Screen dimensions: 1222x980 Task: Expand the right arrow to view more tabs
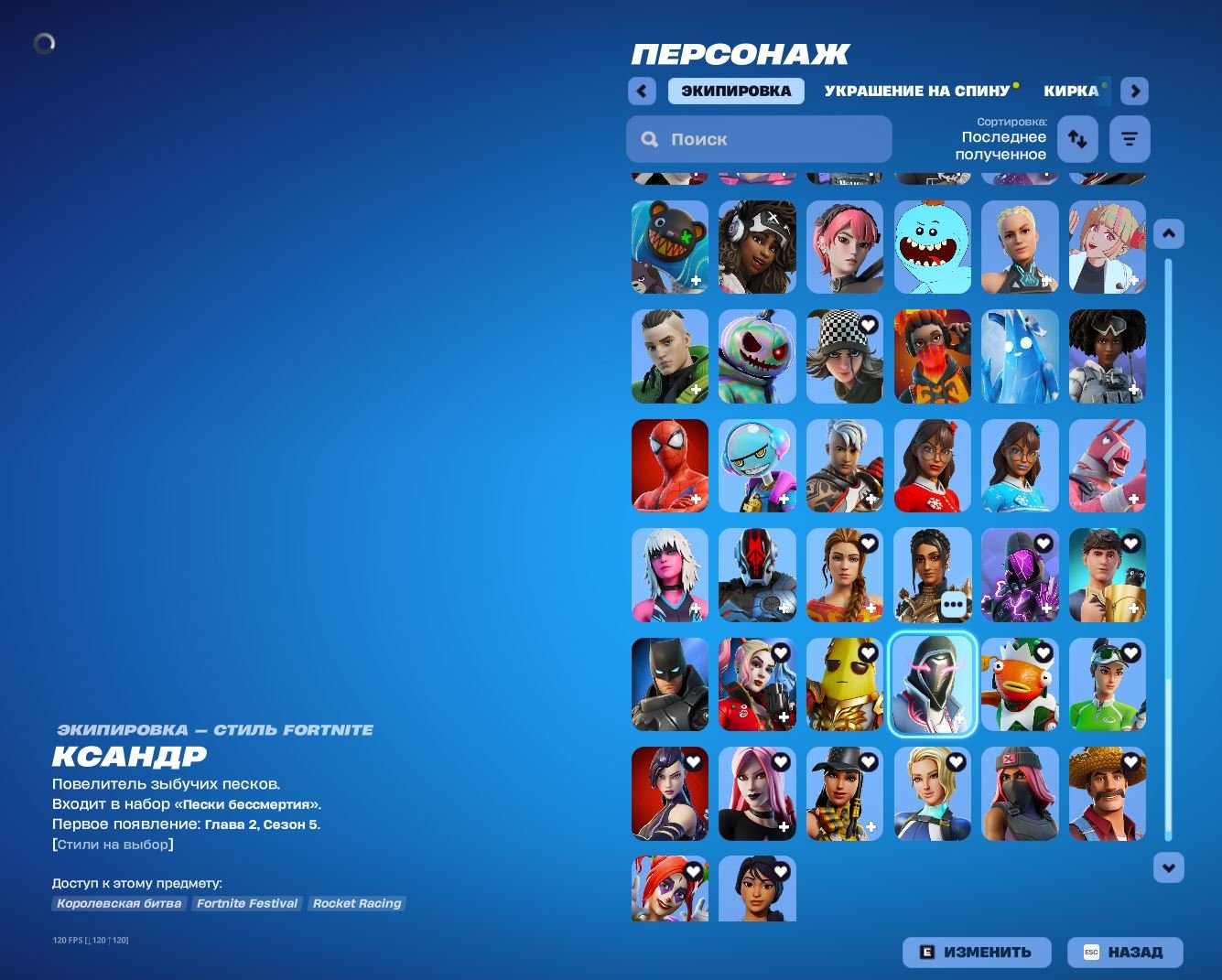tap(1134, 91)
